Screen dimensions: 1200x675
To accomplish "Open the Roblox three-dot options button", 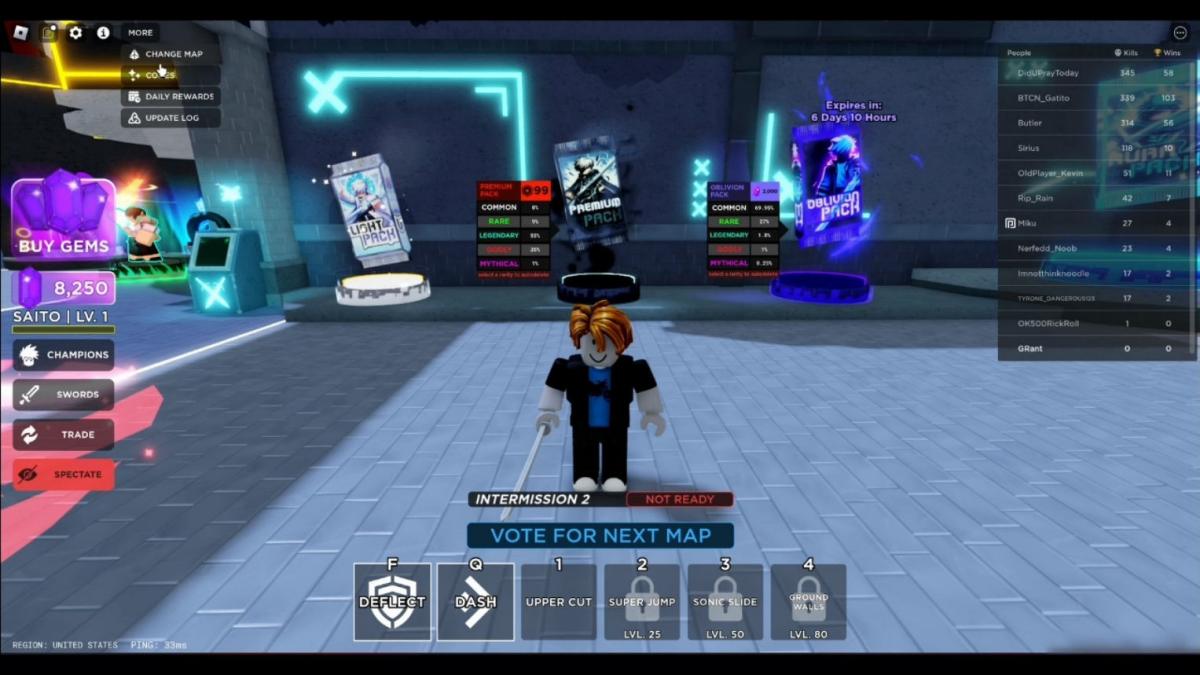I will click(x=1180, y=32).
